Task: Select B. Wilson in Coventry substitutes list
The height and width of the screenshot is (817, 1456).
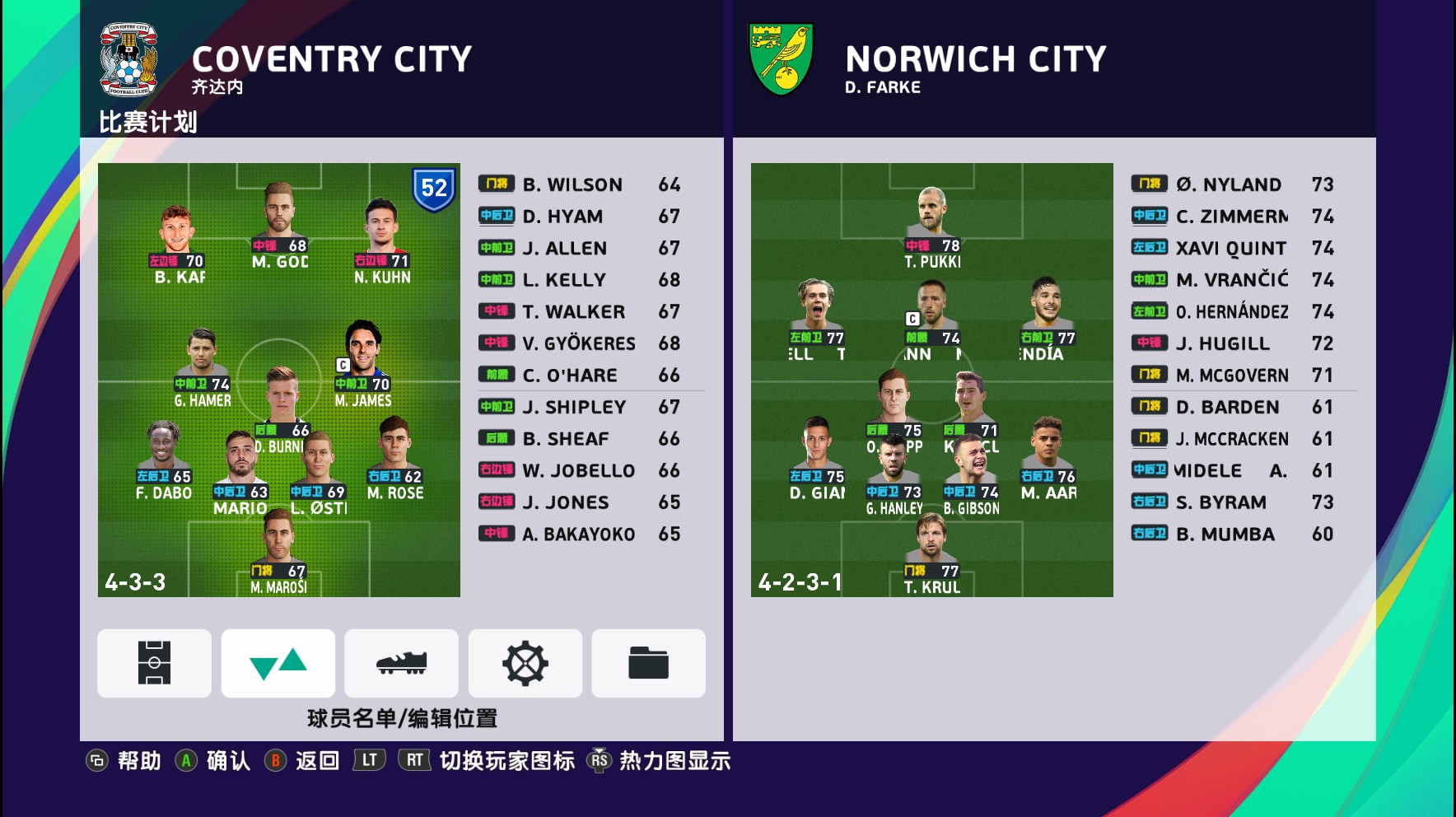Action: coord(580,184)
